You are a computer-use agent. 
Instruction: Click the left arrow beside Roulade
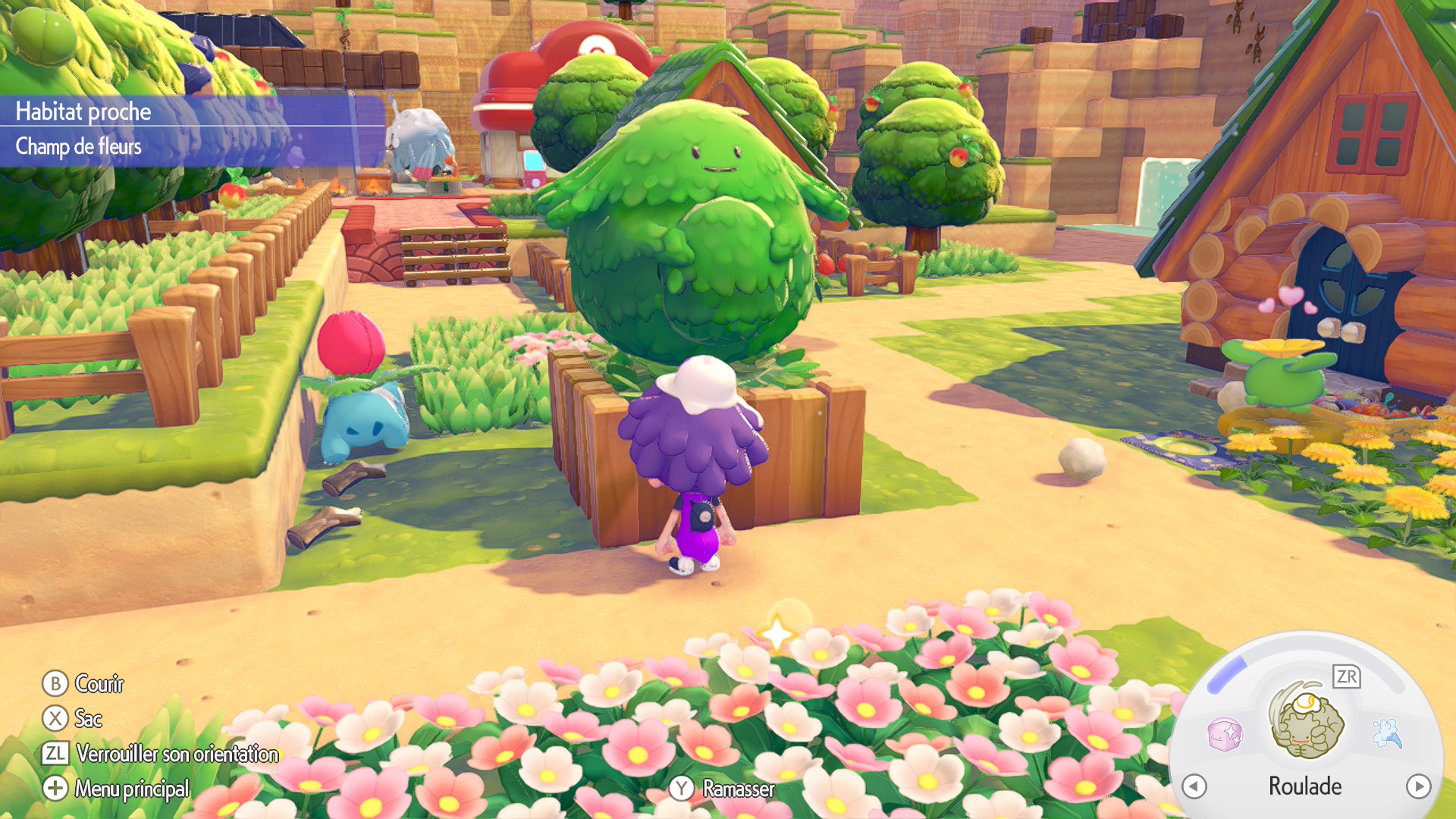pos(1194,786)
